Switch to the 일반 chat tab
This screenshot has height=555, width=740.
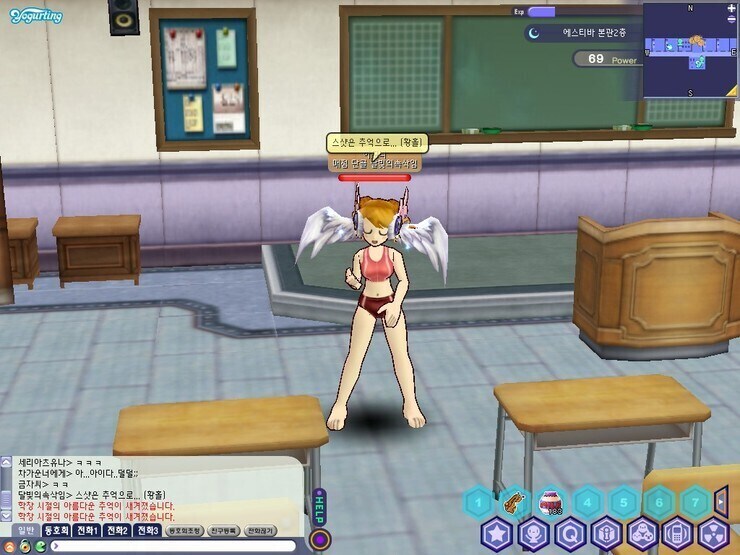[24, 531]
